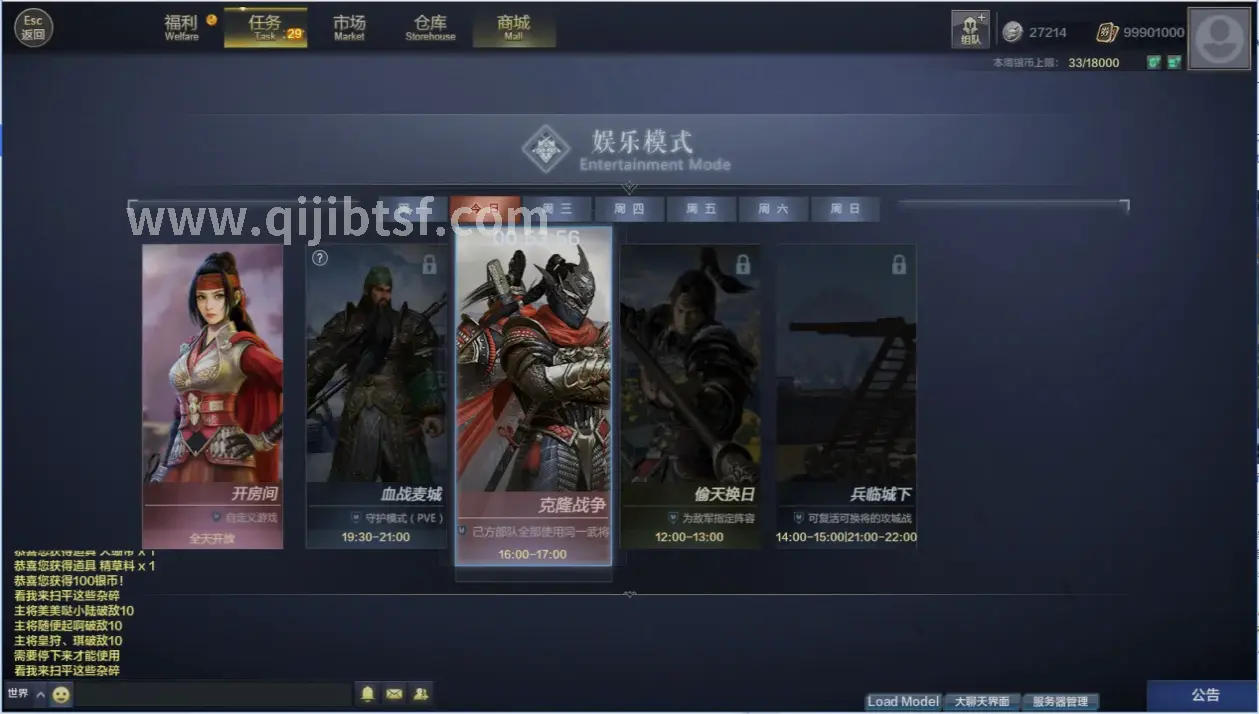This screenshot has height=714, width=1259.
Task: Select the 偷天换日 mode card
Action: click(690, 396)
